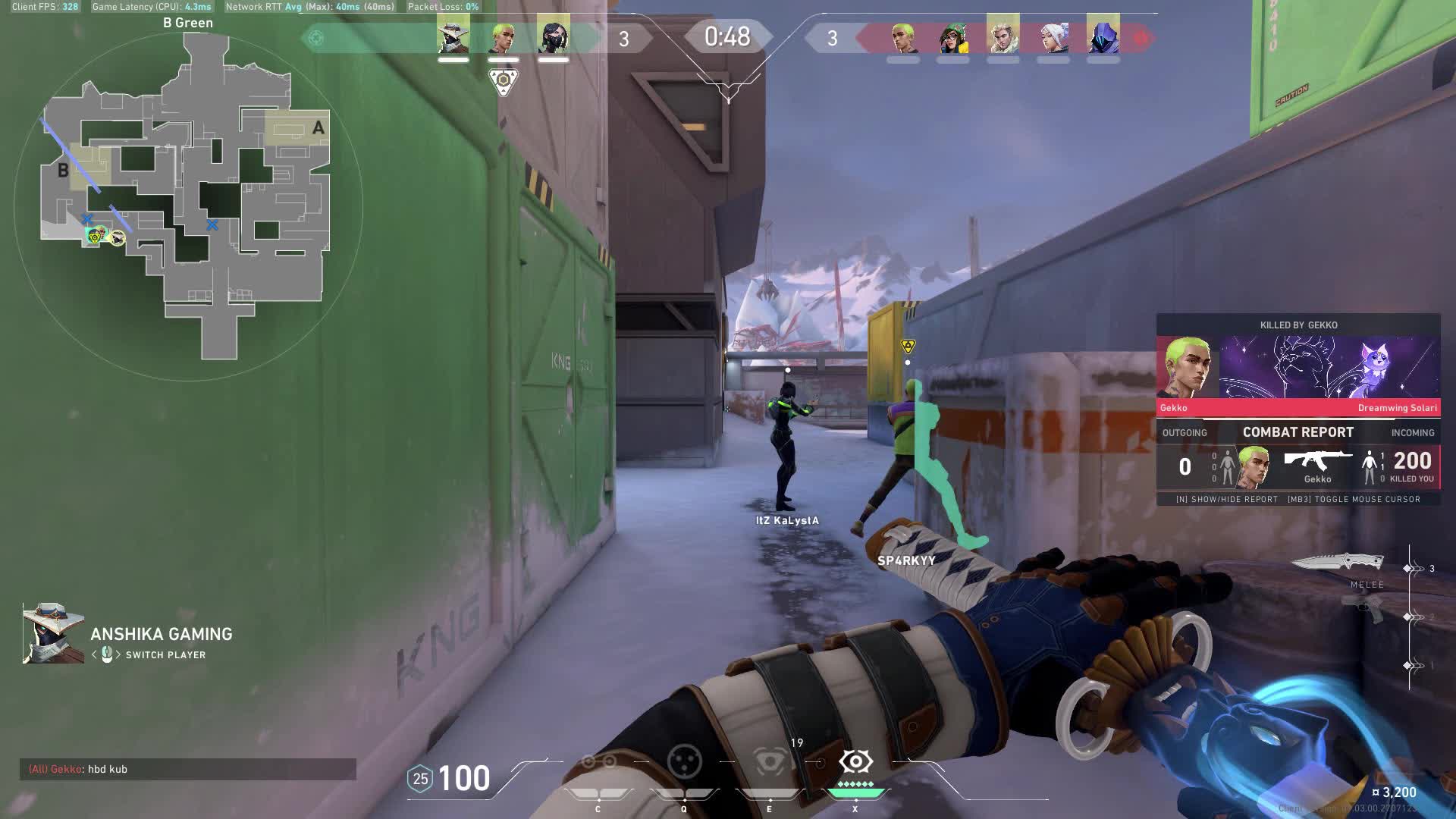Activate the Spycam ability icon
Viewport: 1456px width, 819px height.
(770, 761)
